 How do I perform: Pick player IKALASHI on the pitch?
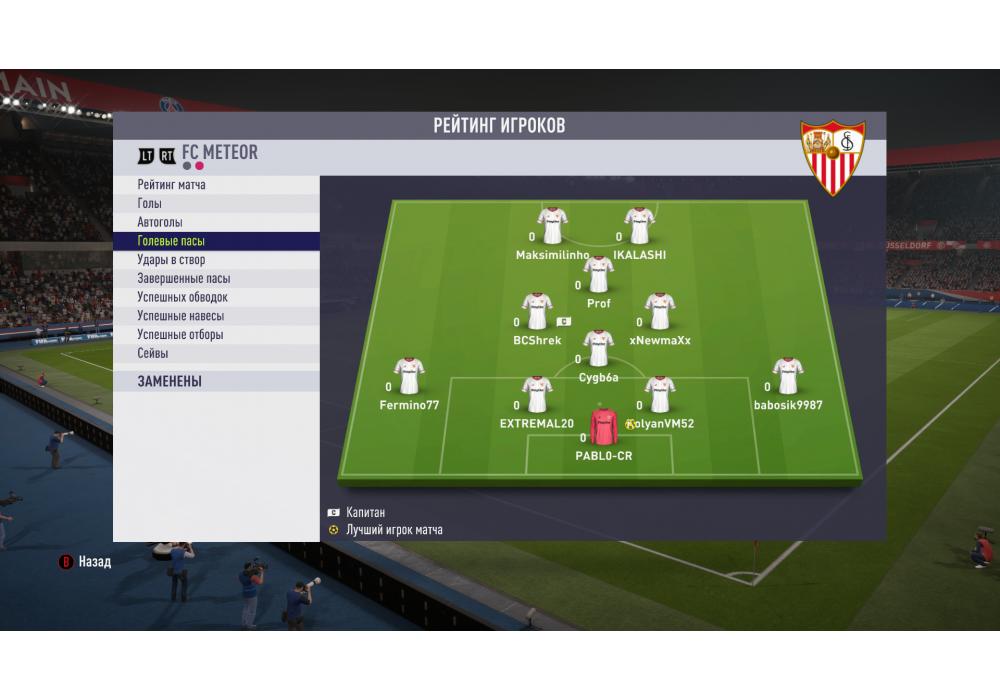(x=639, y=227)
